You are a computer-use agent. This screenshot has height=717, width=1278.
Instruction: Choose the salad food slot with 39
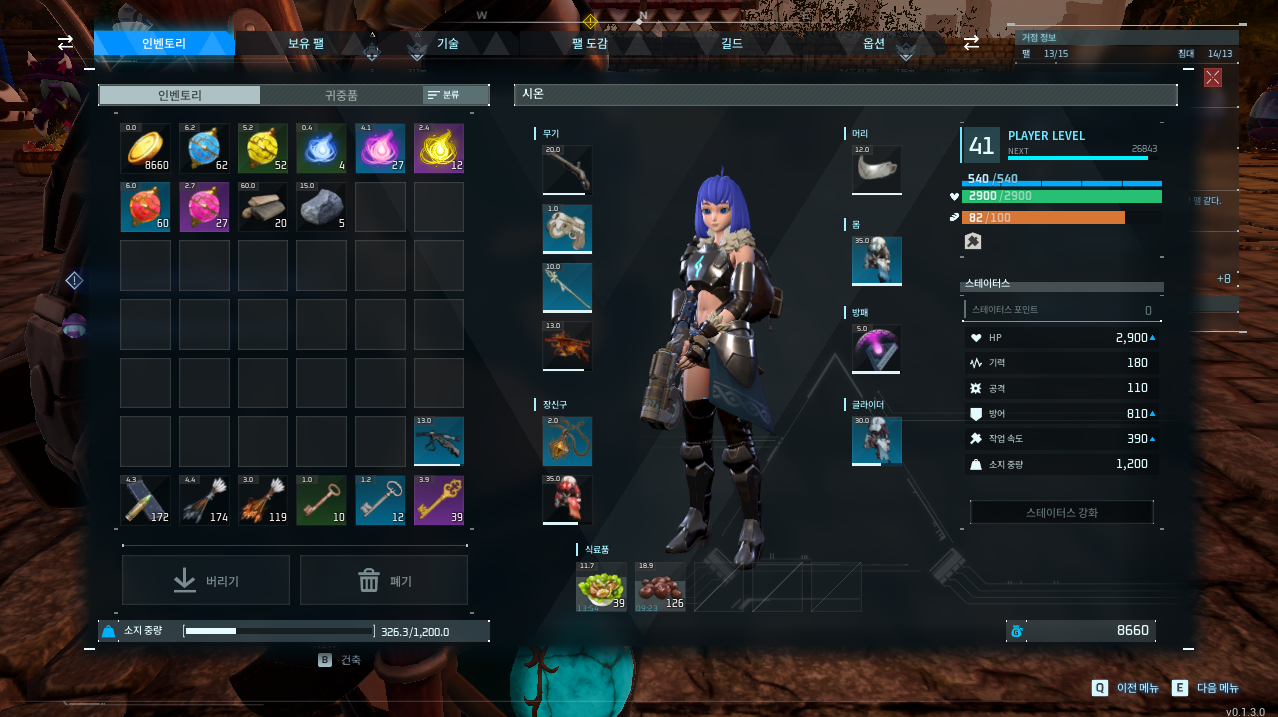pyautogui.click(x=601, y=587)
